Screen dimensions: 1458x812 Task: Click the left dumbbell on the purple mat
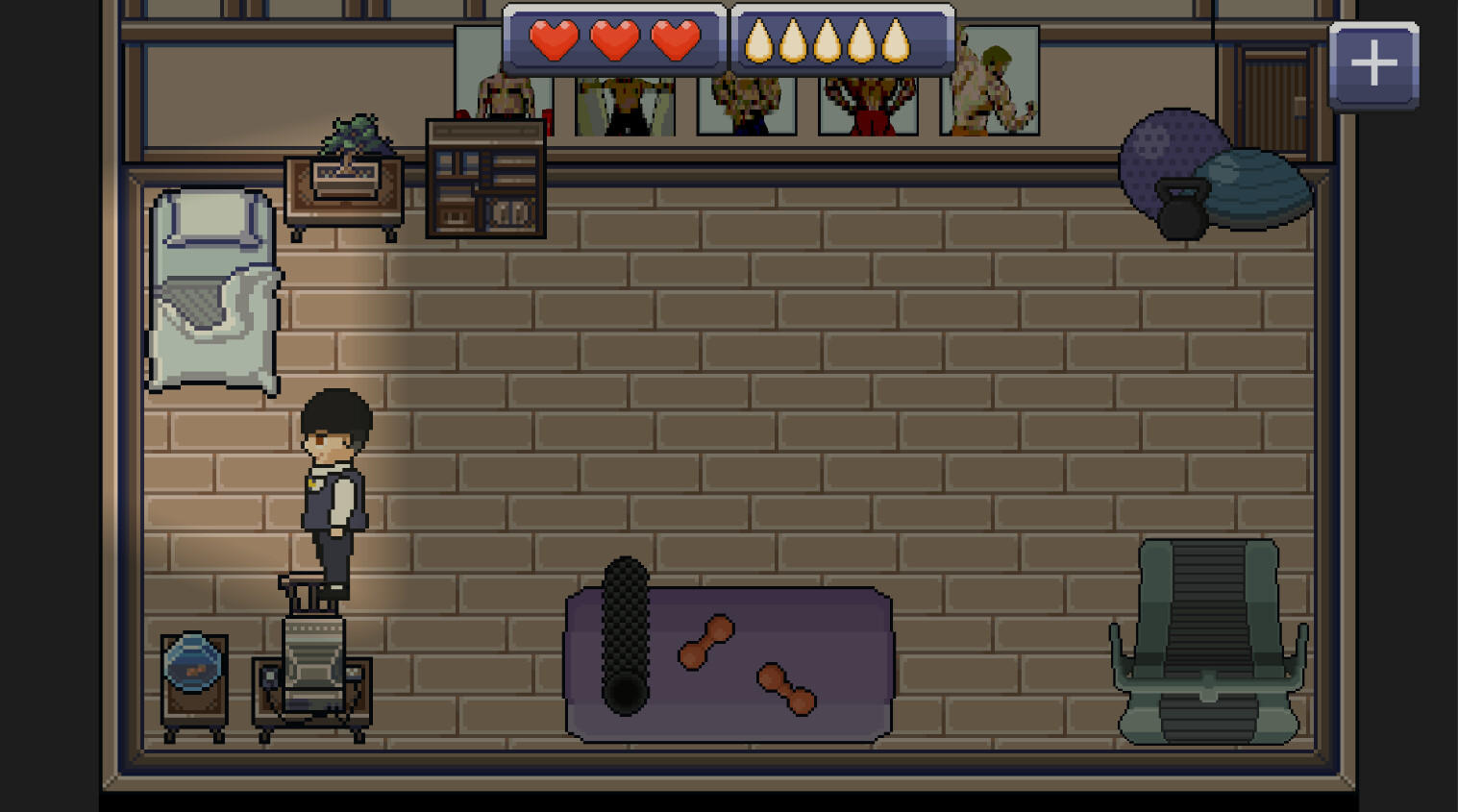point(704,642)
